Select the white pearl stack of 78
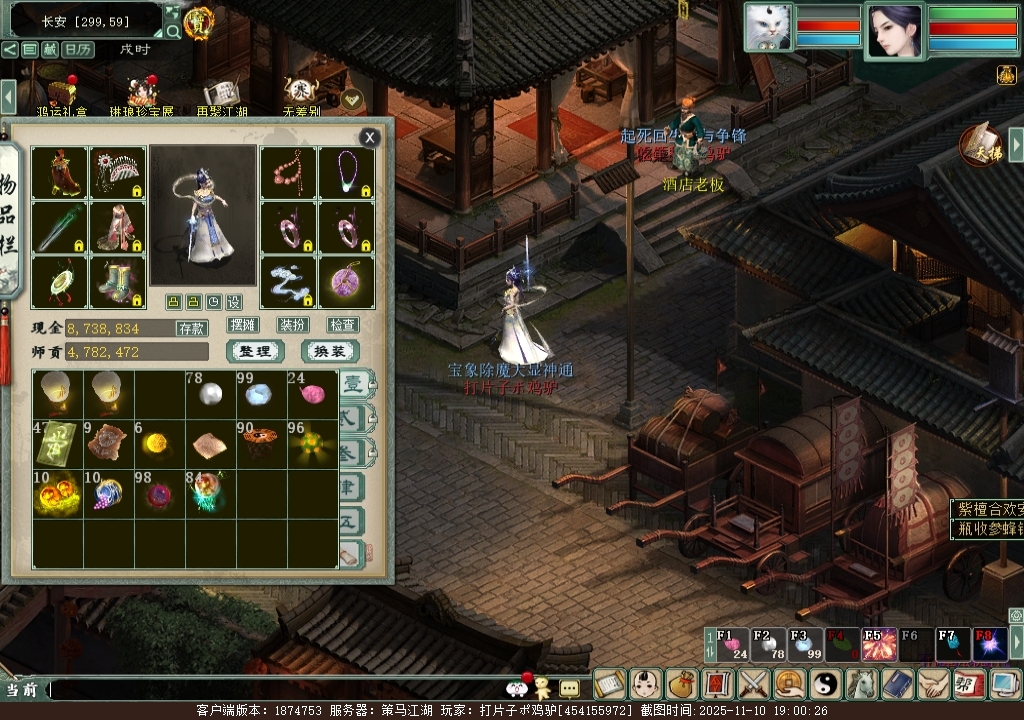Image resolution: width=1024 pixels, height=720 pixels. click(x=209, y=393)
